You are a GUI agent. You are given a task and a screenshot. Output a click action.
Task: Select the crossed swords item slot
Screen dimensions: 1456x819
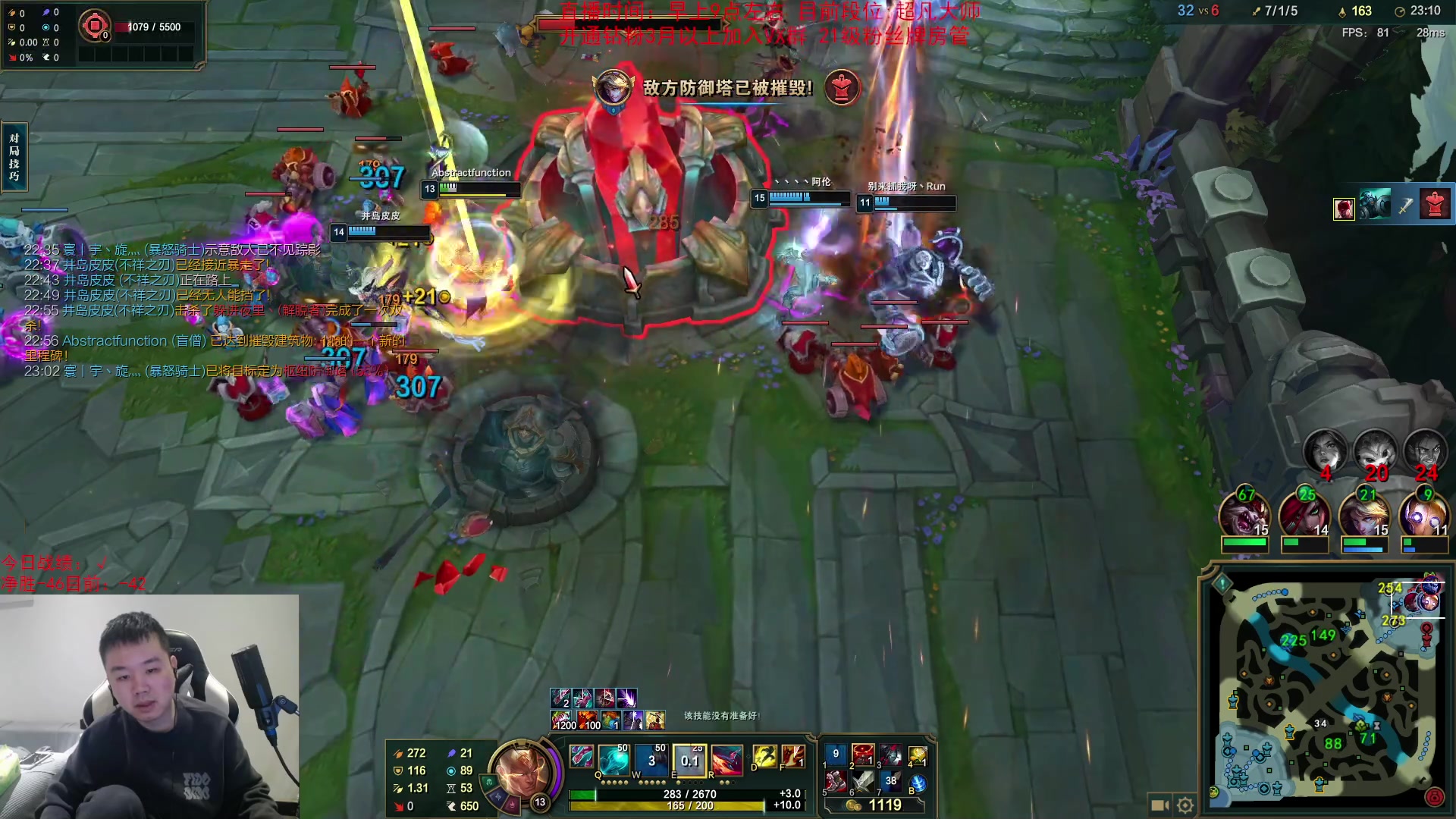coord(863,781)
